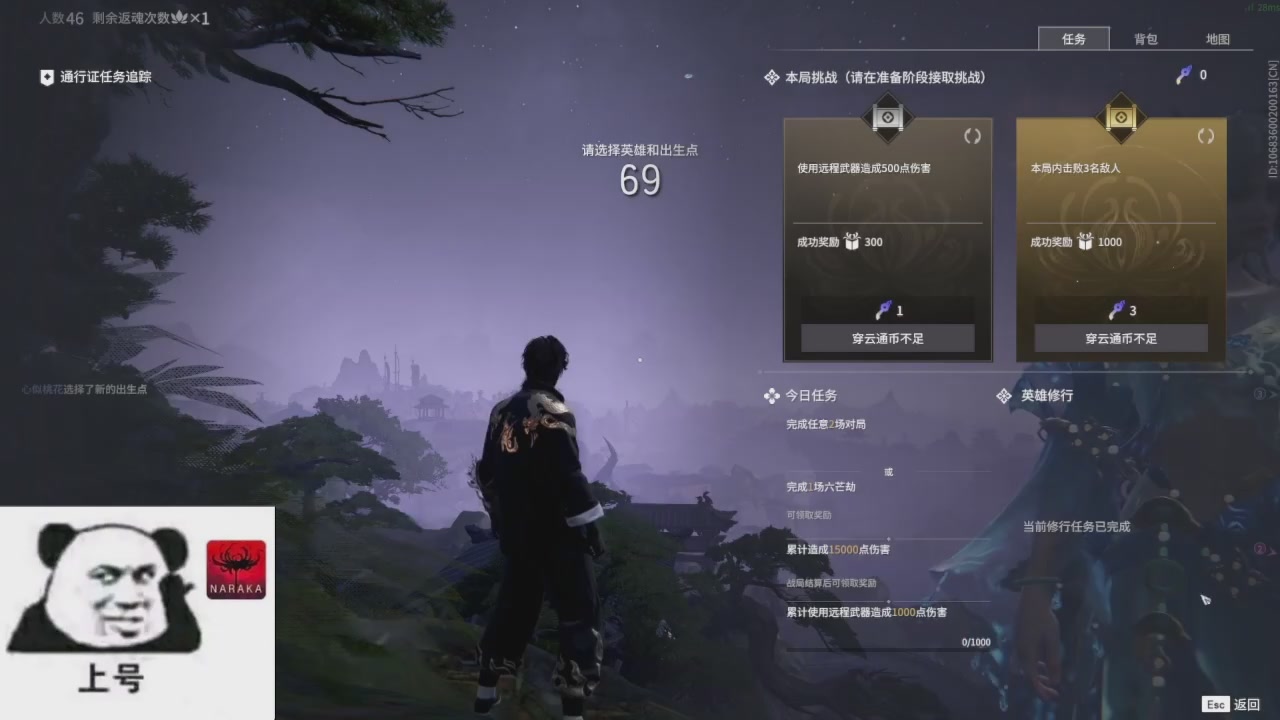Switch to the 背包 tab
This screenshot has width=1280, height=720.
tap(1145, 39)
